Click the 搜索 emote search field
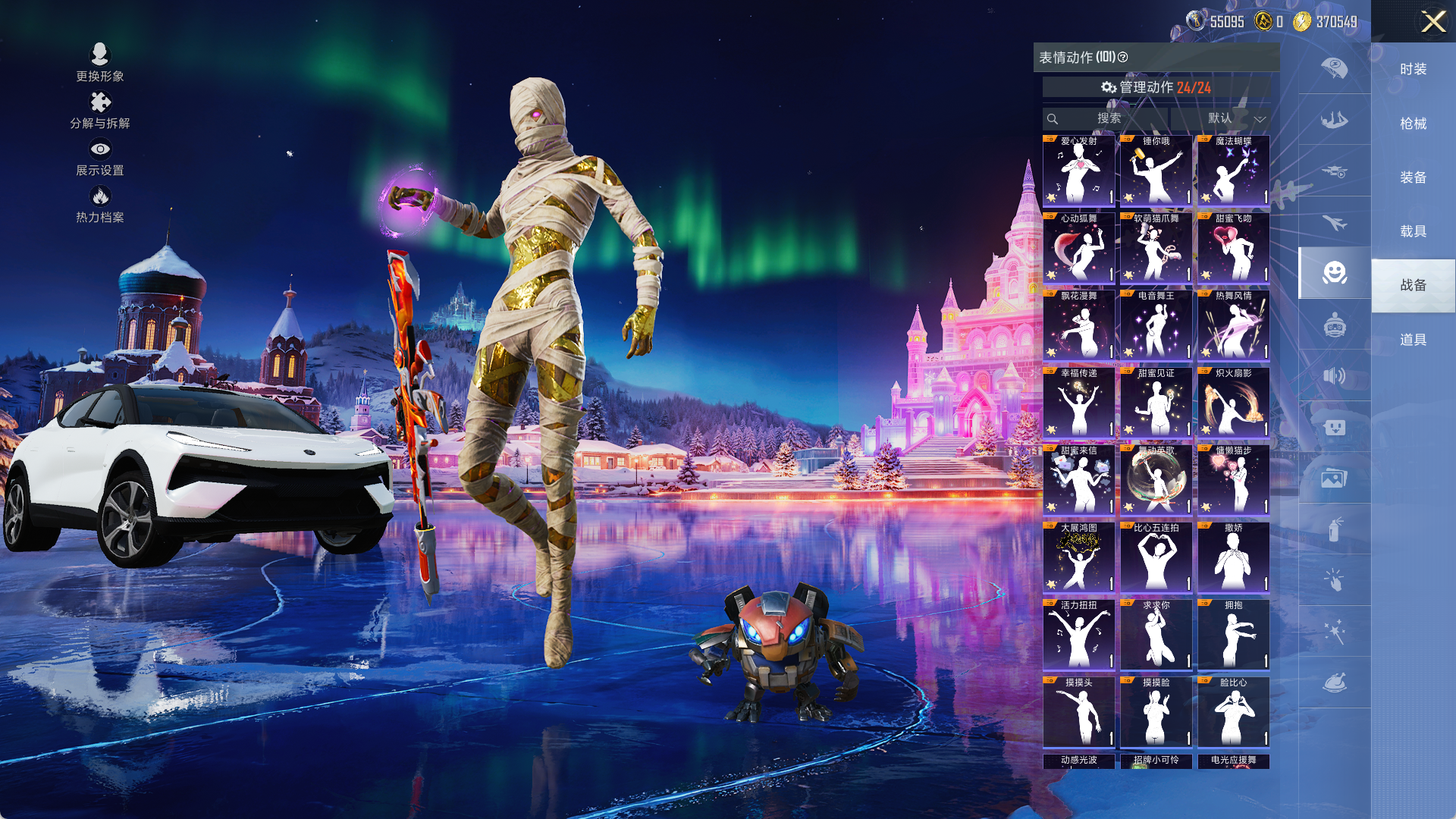1456x819 pixels. point(1107,118)
